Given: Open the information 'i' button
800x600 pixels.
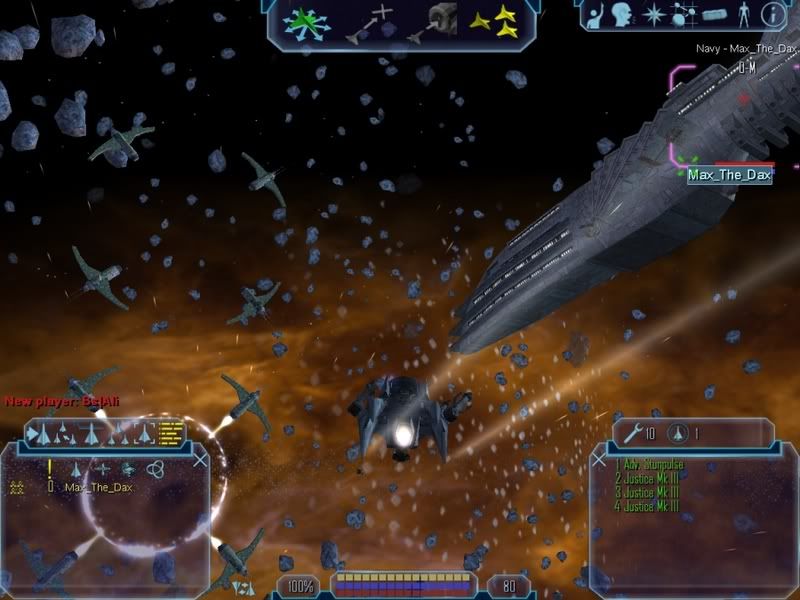Looking at the screenshot, I should (773, 15).
